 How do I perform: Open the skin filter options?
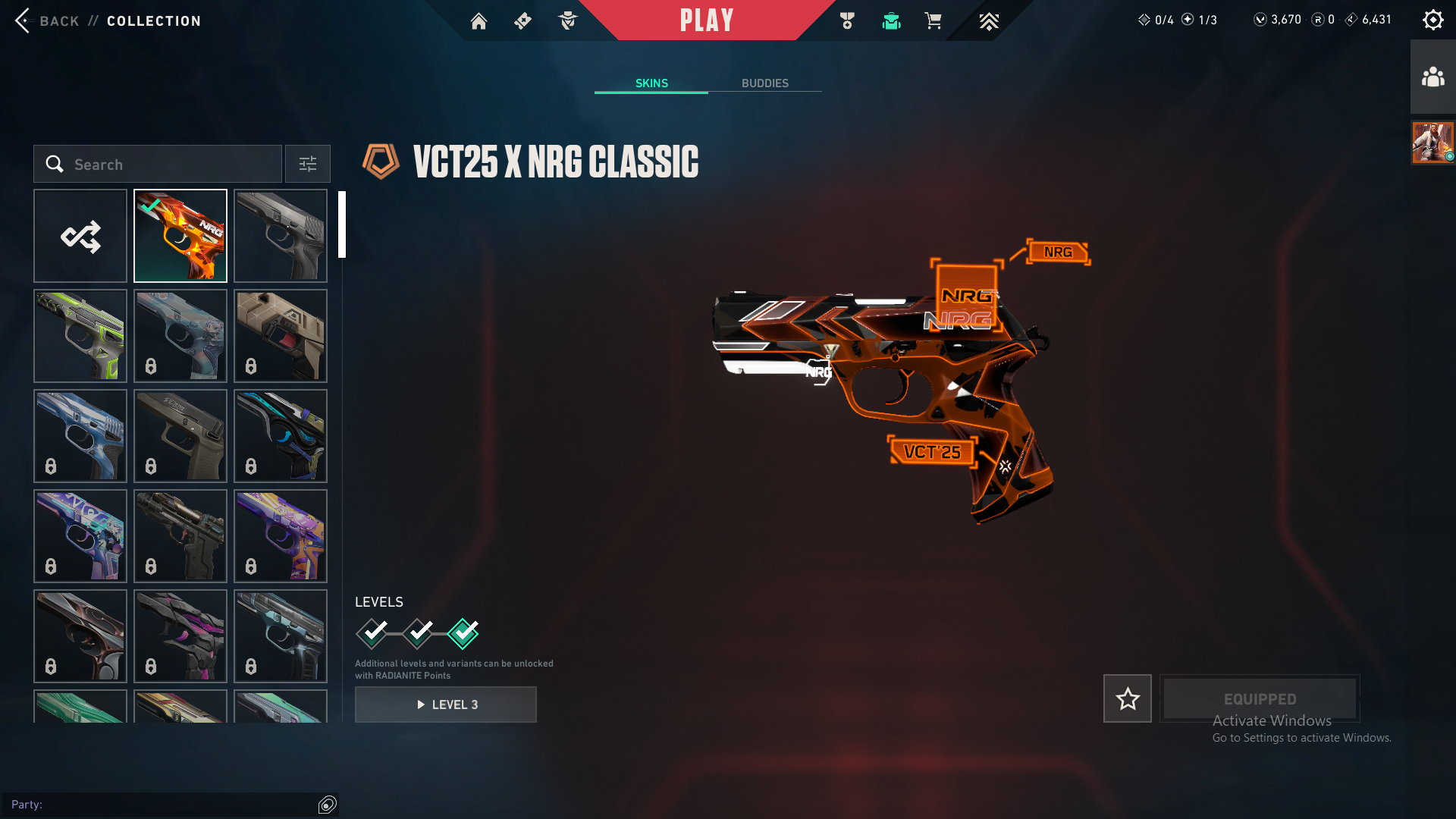coord(308,165)
